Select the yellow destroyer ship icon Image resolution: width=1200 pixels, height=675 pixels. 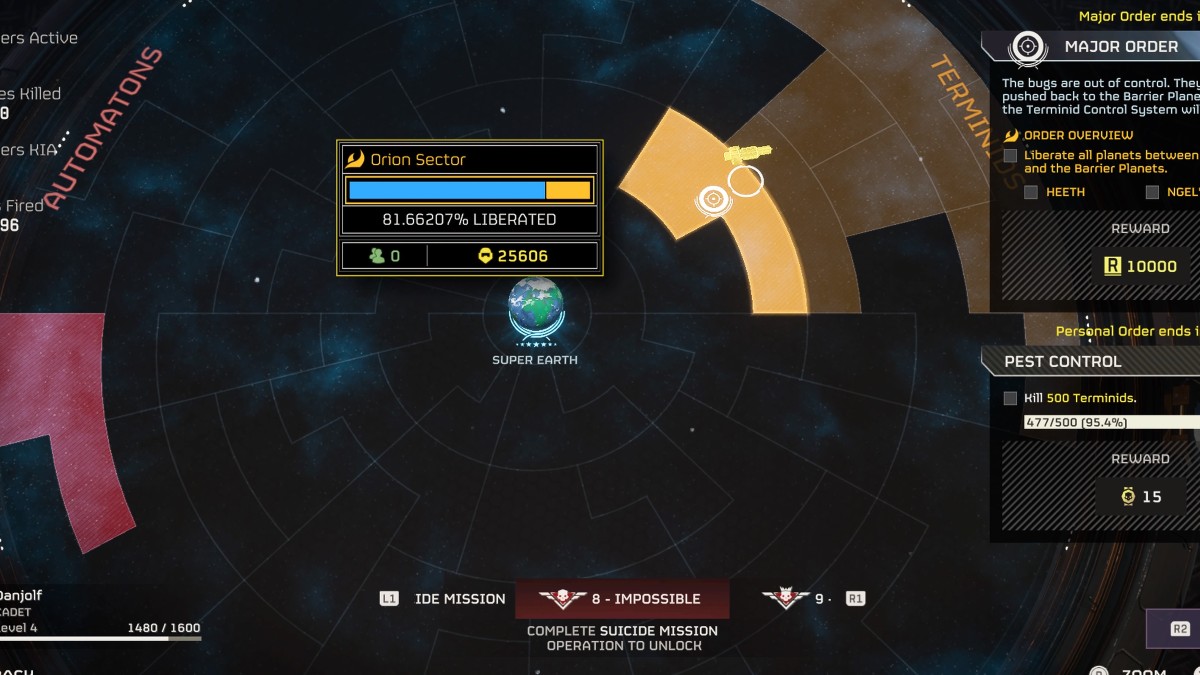click(x=748, y=153)
